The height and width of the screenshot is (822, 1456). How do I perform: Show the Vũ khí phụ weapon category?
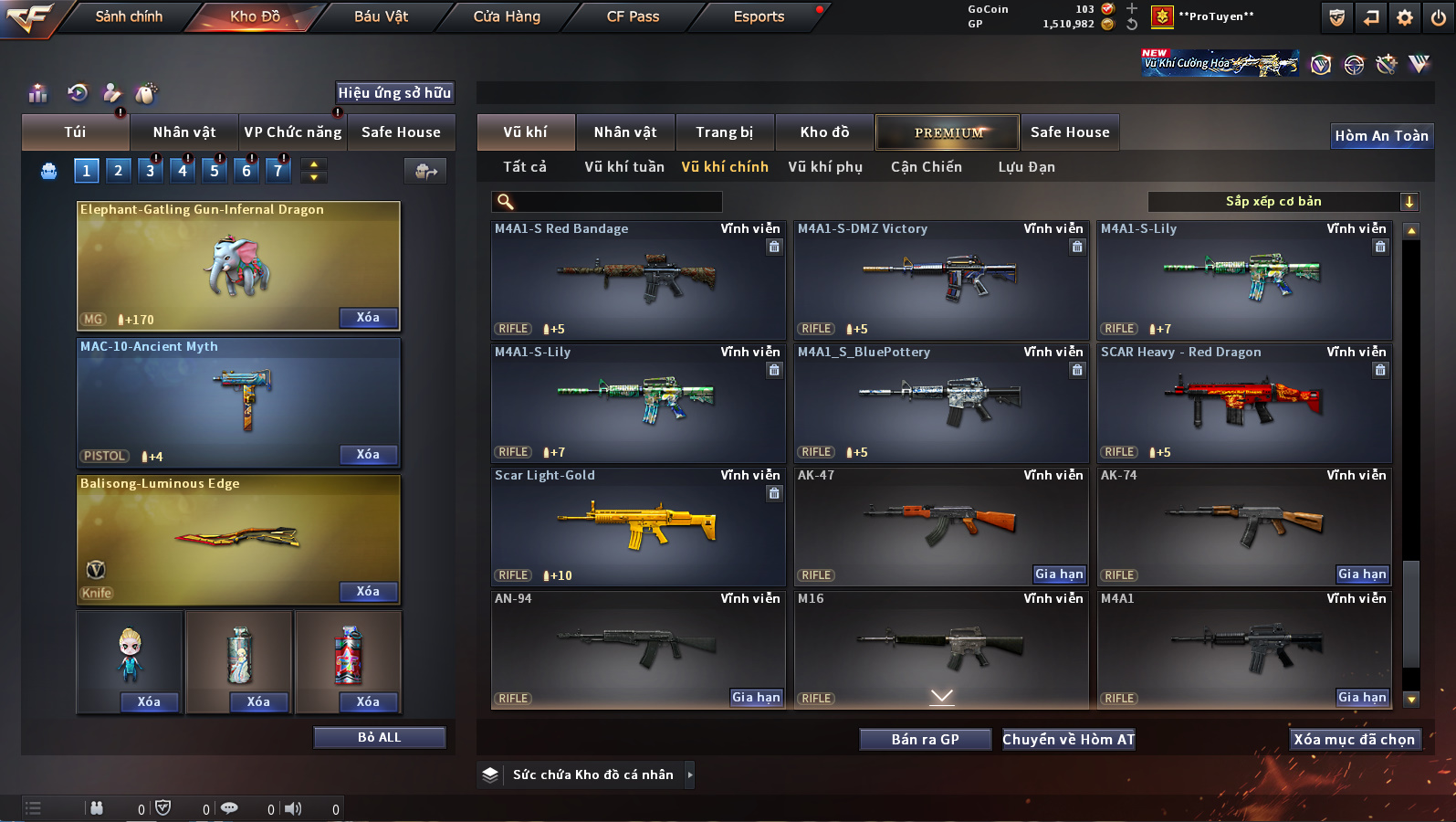[x=824, y=167]
